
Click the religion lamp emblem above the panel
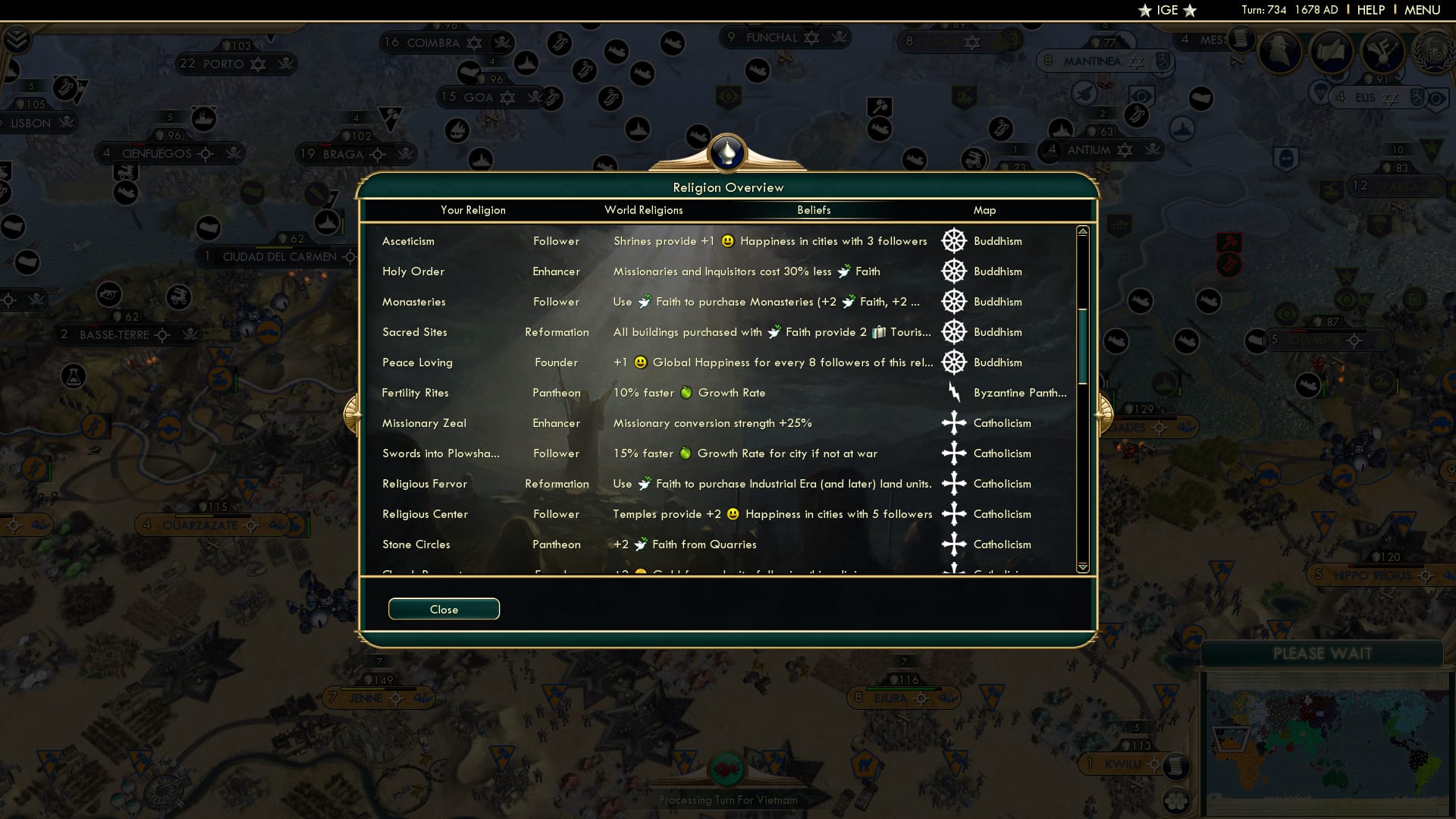click(x=727, y=151)
